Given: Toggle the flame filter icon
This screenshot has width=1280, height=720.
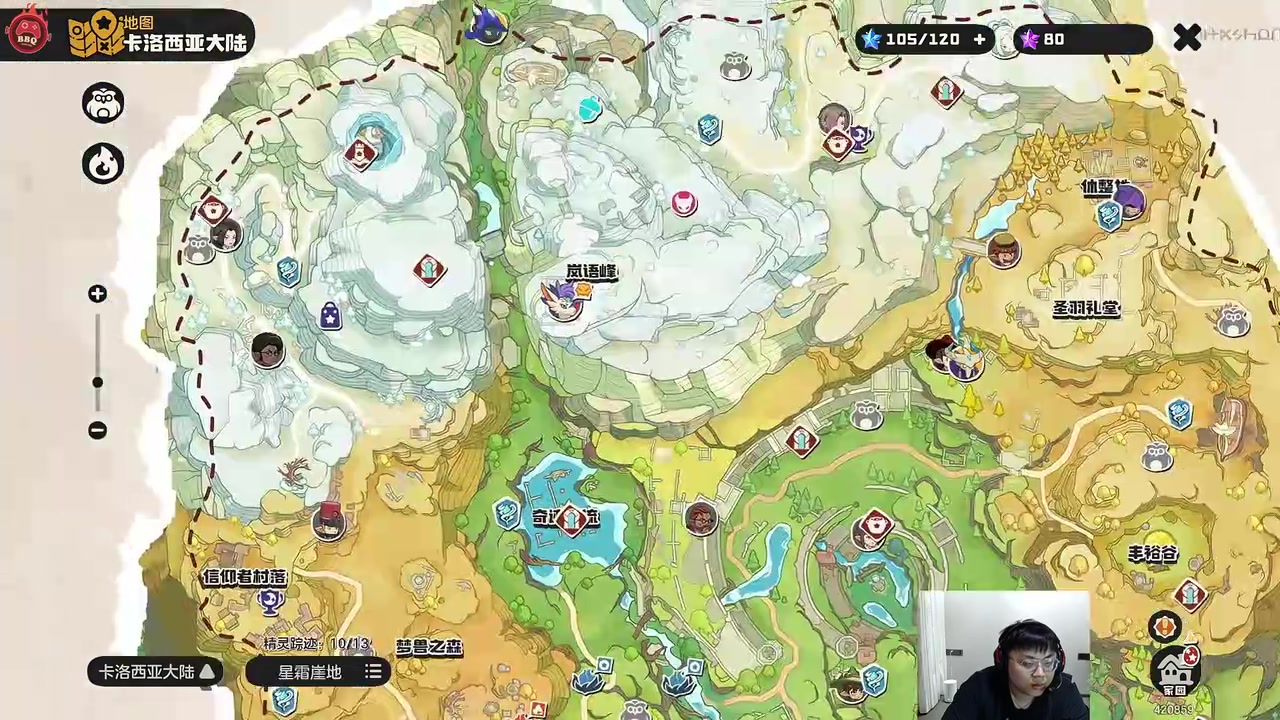Looking at the screenshot, I should pyautogui.click(x=103, y=164).
